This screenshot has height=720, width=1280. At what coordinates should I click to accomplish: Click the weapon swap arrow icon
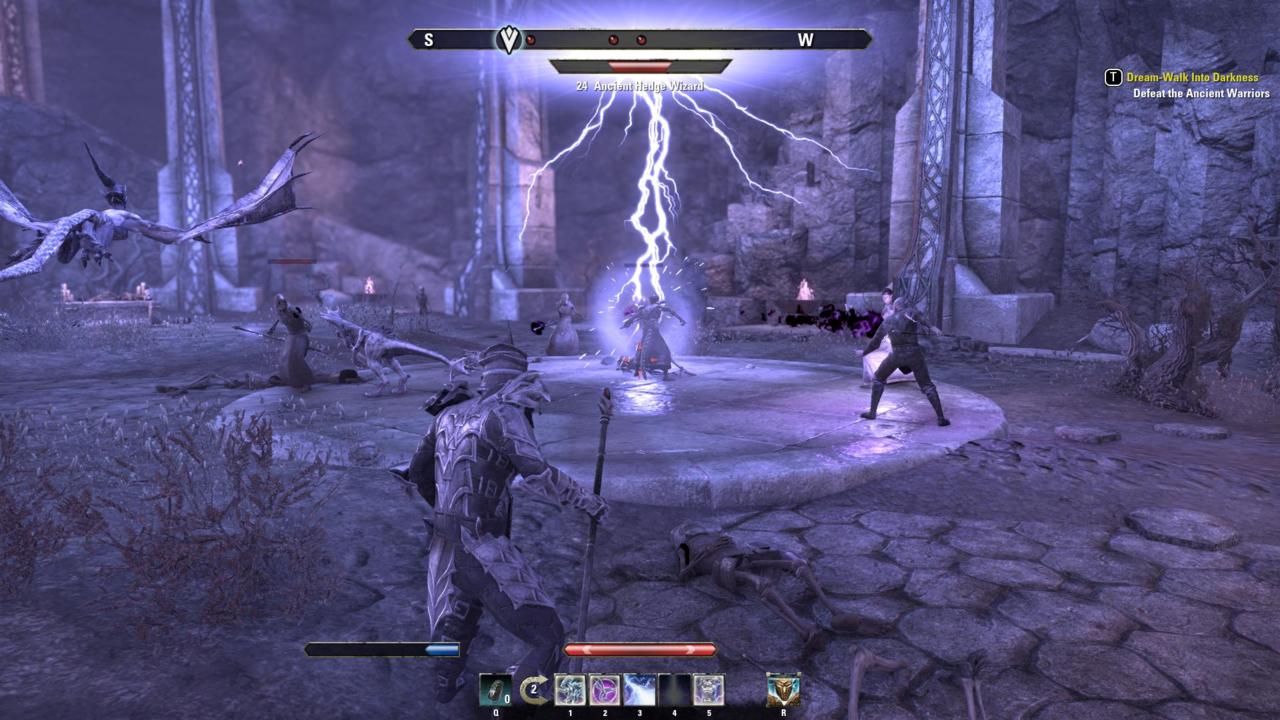click(x=535, y=689)
